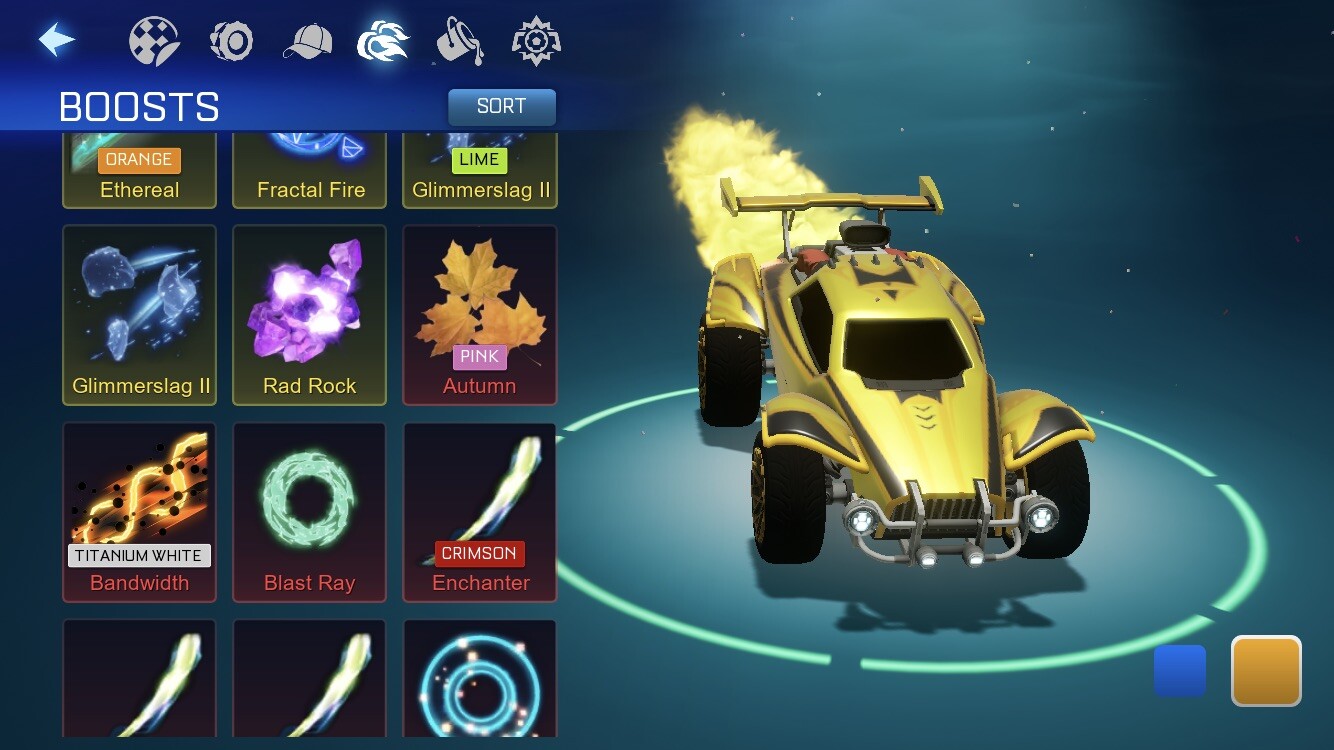Equip the orange Ethereal boost
Screen dimensions: 1334x750
coord(139,169)
